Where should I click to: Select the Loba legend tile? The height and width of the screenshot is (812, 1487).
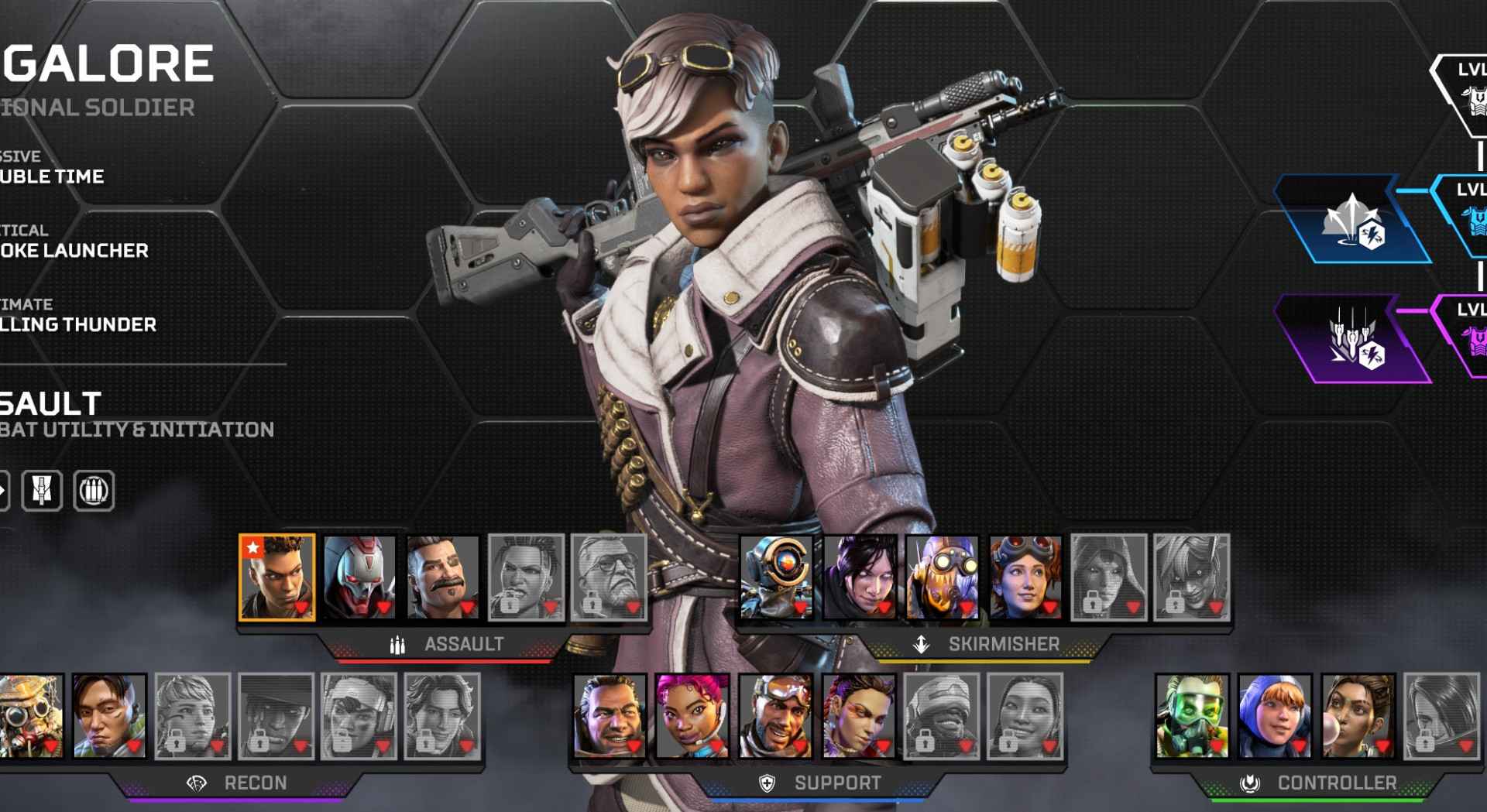pos(858,716)
